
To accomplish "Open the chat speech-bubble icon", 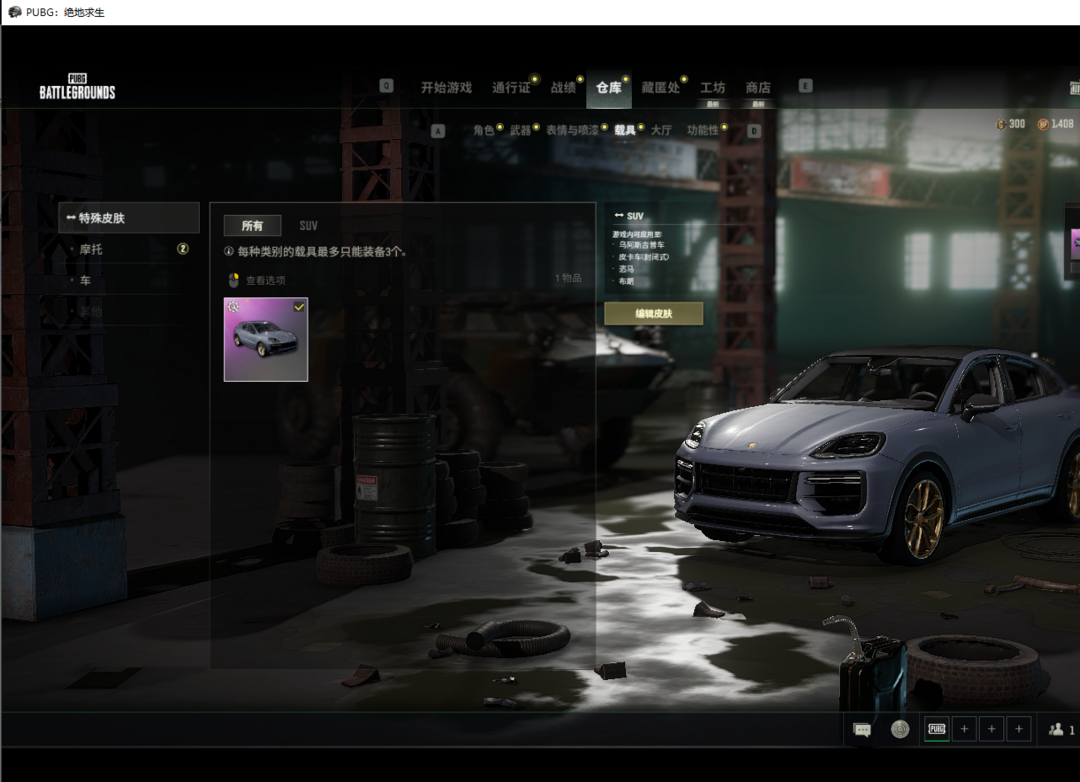I will click(x=862, y=730).
